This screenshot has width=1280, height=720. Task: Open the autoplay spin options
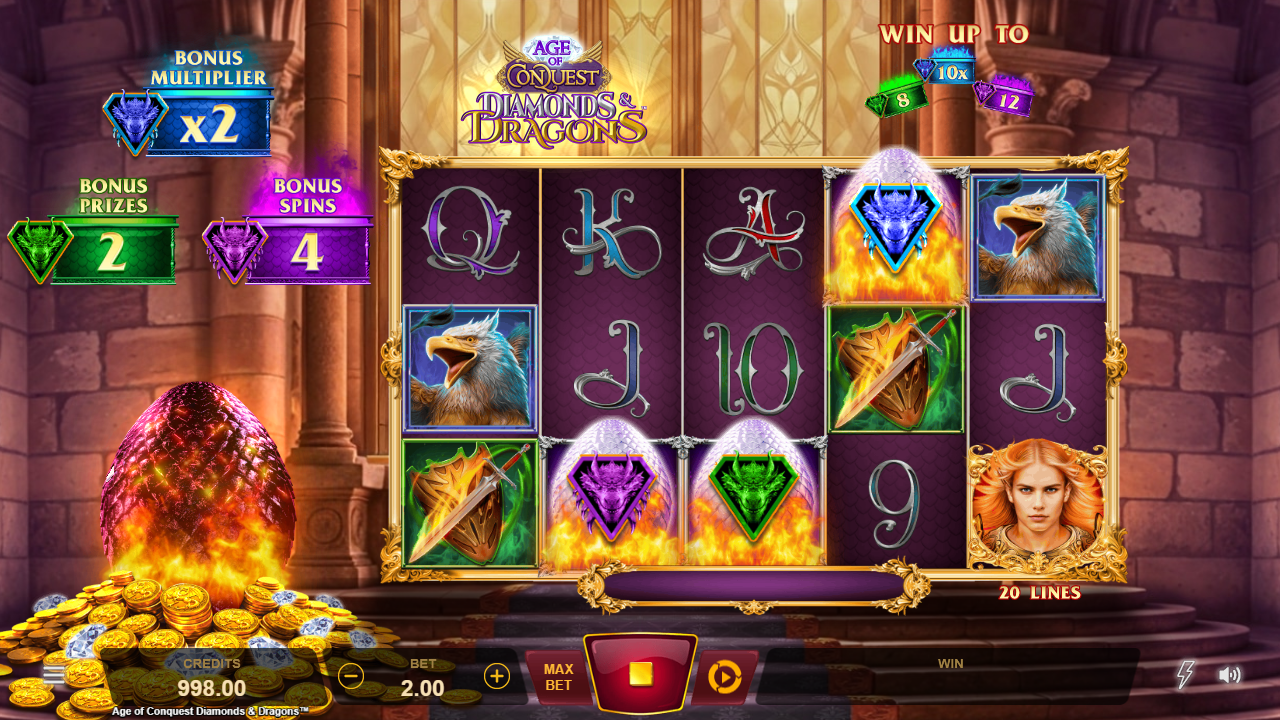click(x=724, y=677)
